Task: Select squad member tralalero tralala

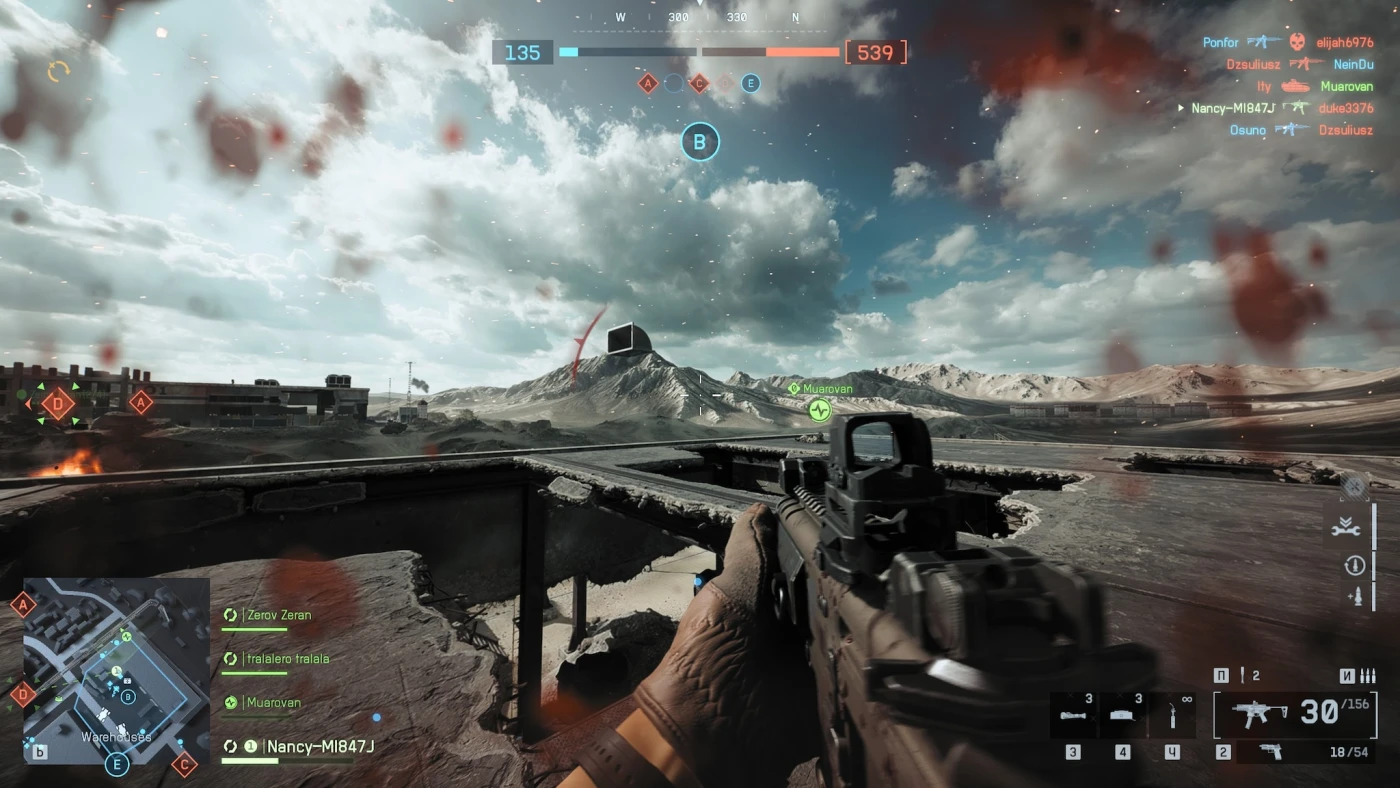Action: pos(287,659)
